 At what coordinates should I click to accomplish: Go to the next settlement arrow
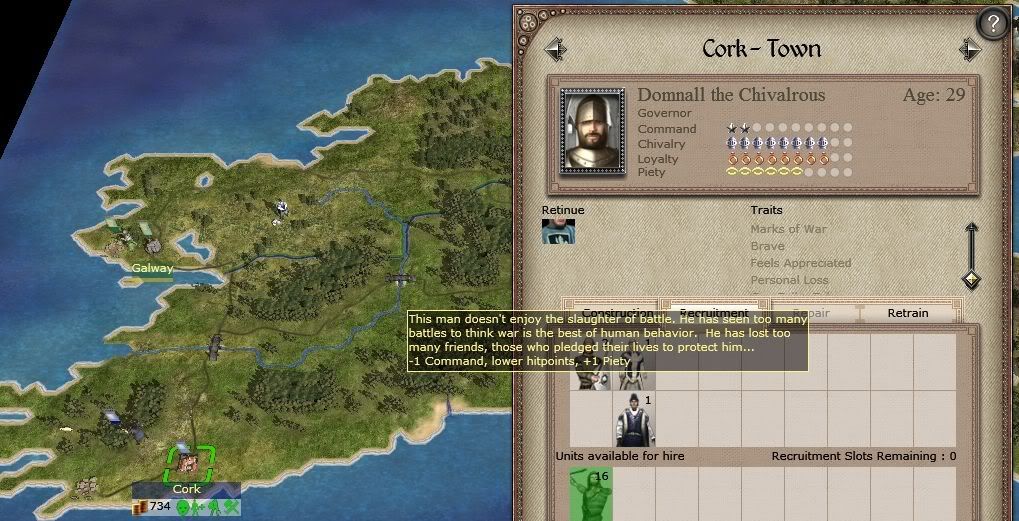(969, 49)
